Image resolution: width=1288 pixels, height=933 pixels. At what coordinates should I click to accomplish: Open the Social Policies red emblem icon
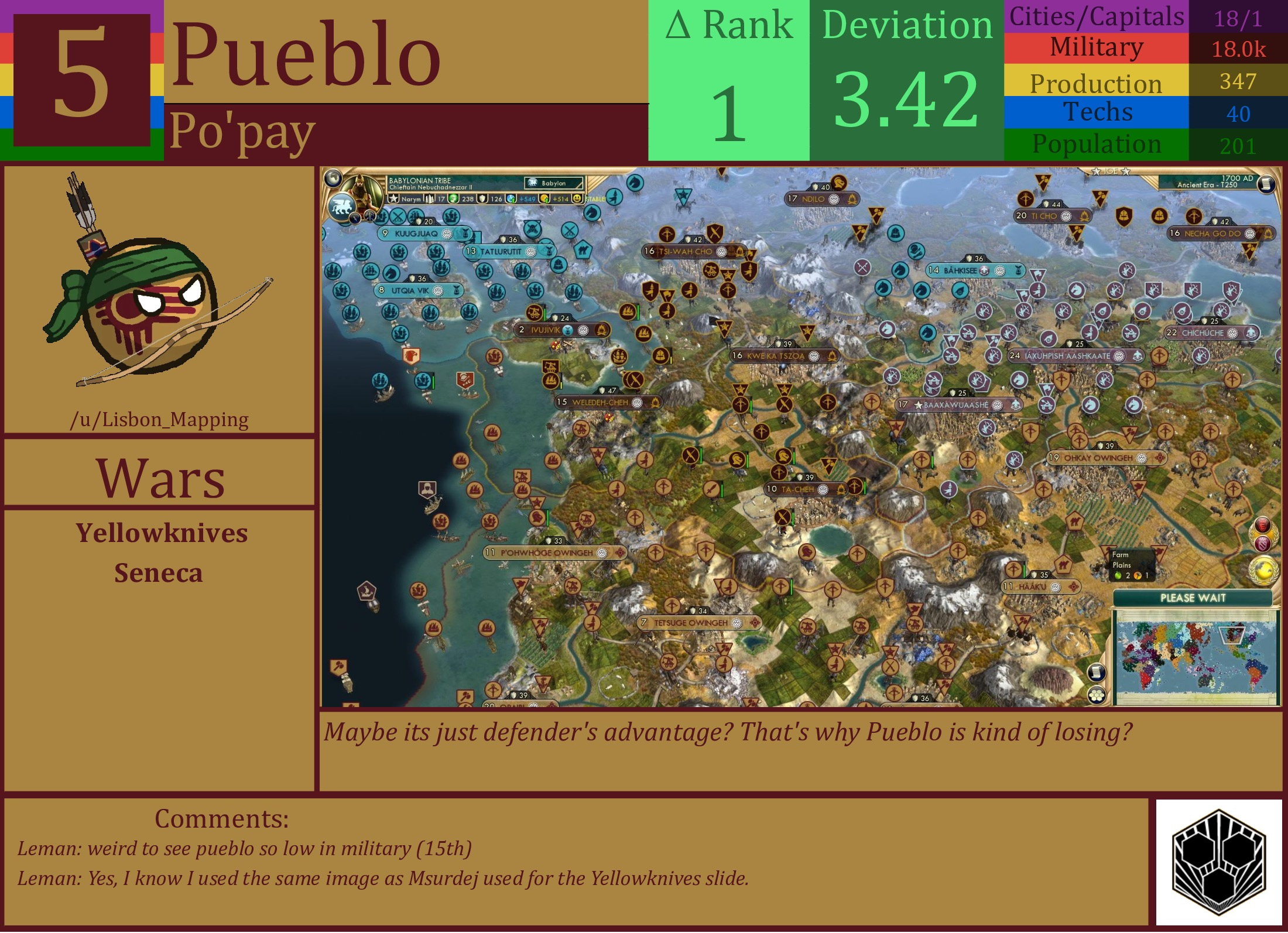[1262, 524]
